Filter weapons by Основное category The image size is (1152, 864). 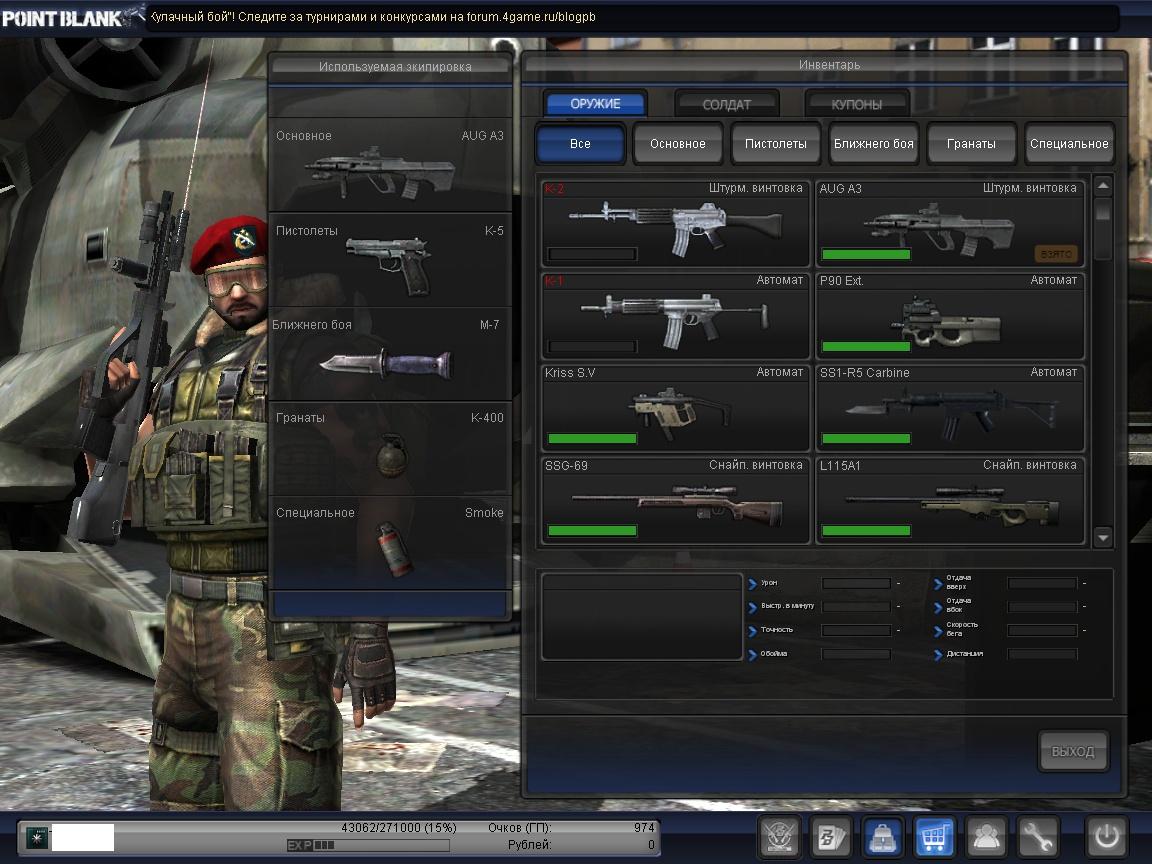(678, 143)
